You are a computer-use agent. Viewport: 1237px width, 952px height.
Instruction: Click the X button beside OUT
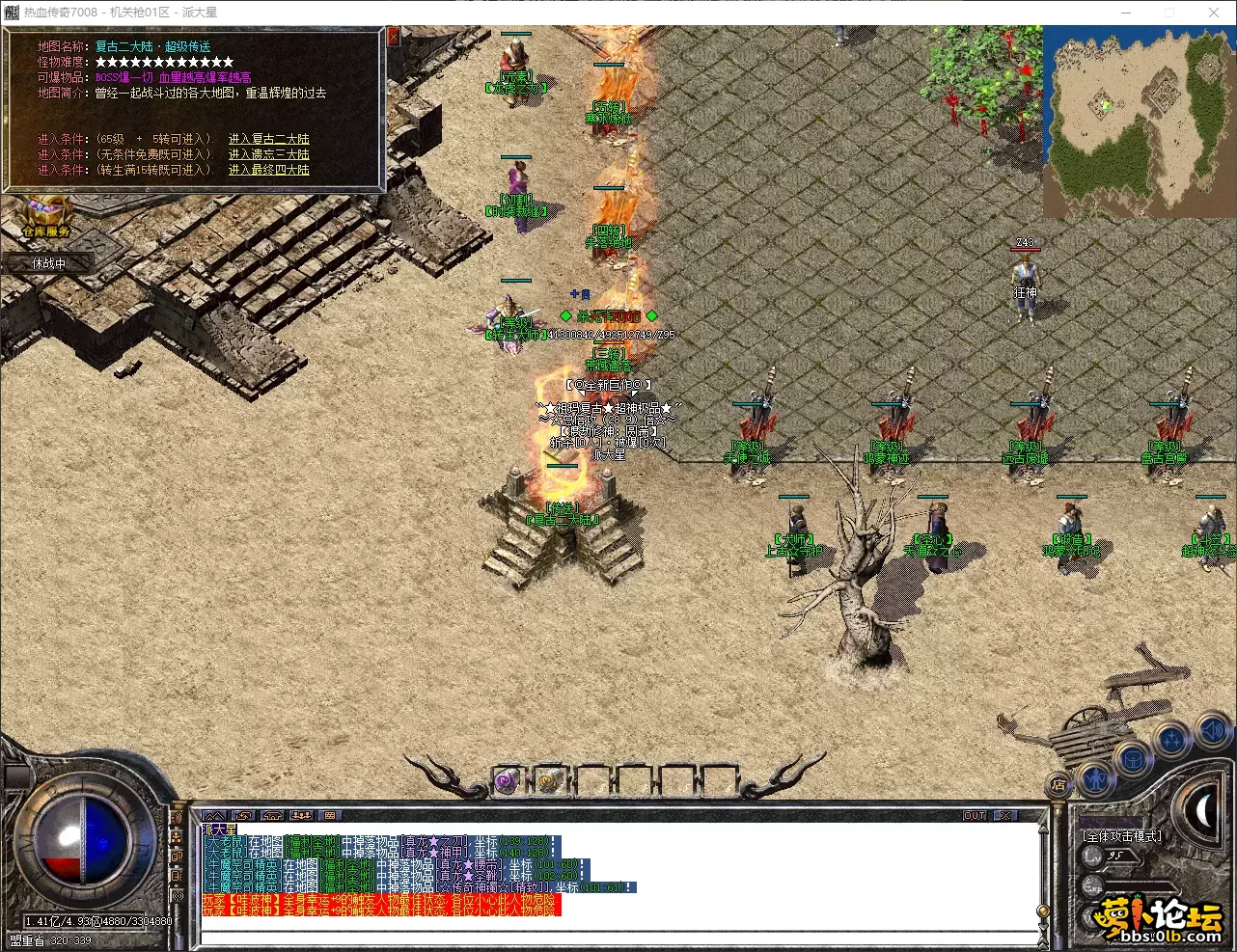1005,816
